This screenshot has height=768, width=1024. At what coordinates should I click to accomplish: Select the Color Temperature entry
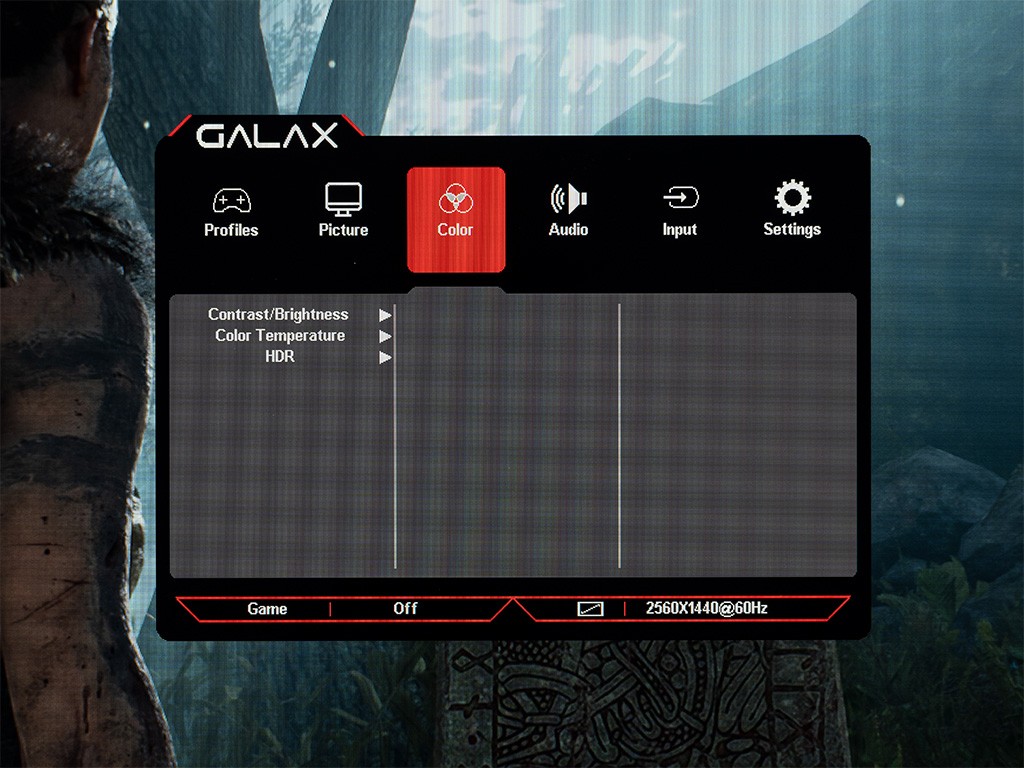(x=281, y=336)
